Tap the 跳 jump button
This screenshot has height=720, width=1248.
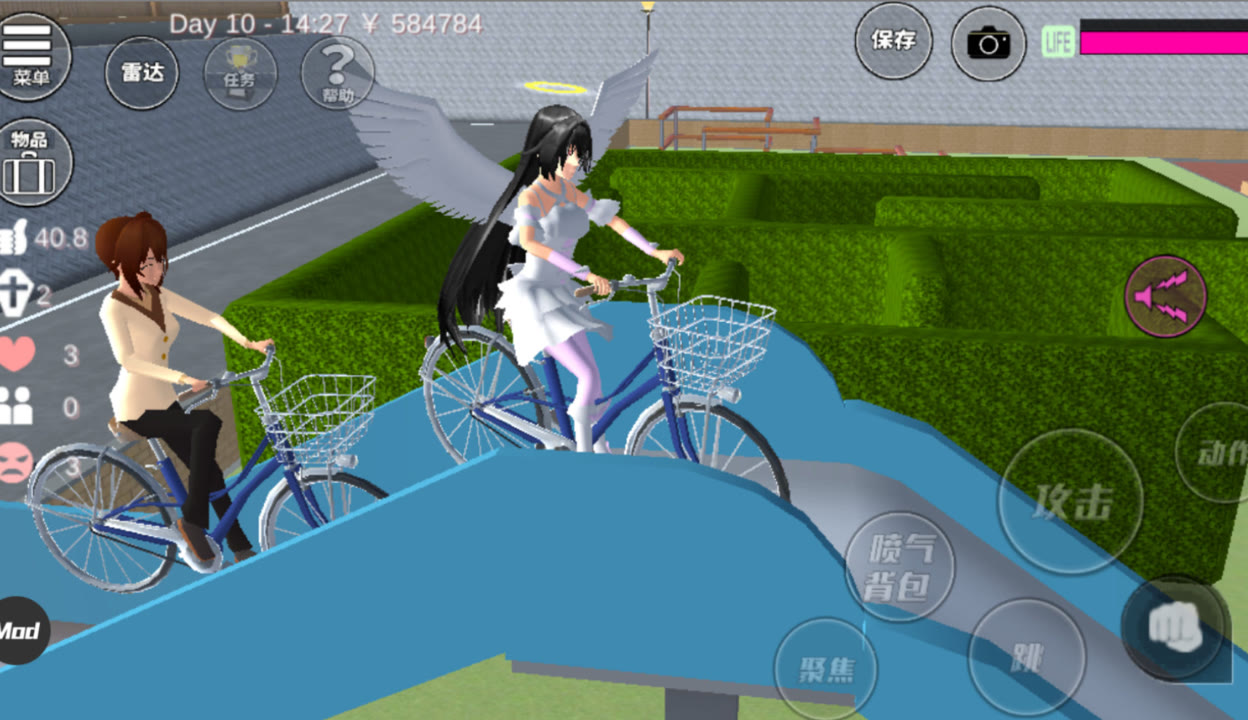coord(1026,657)
